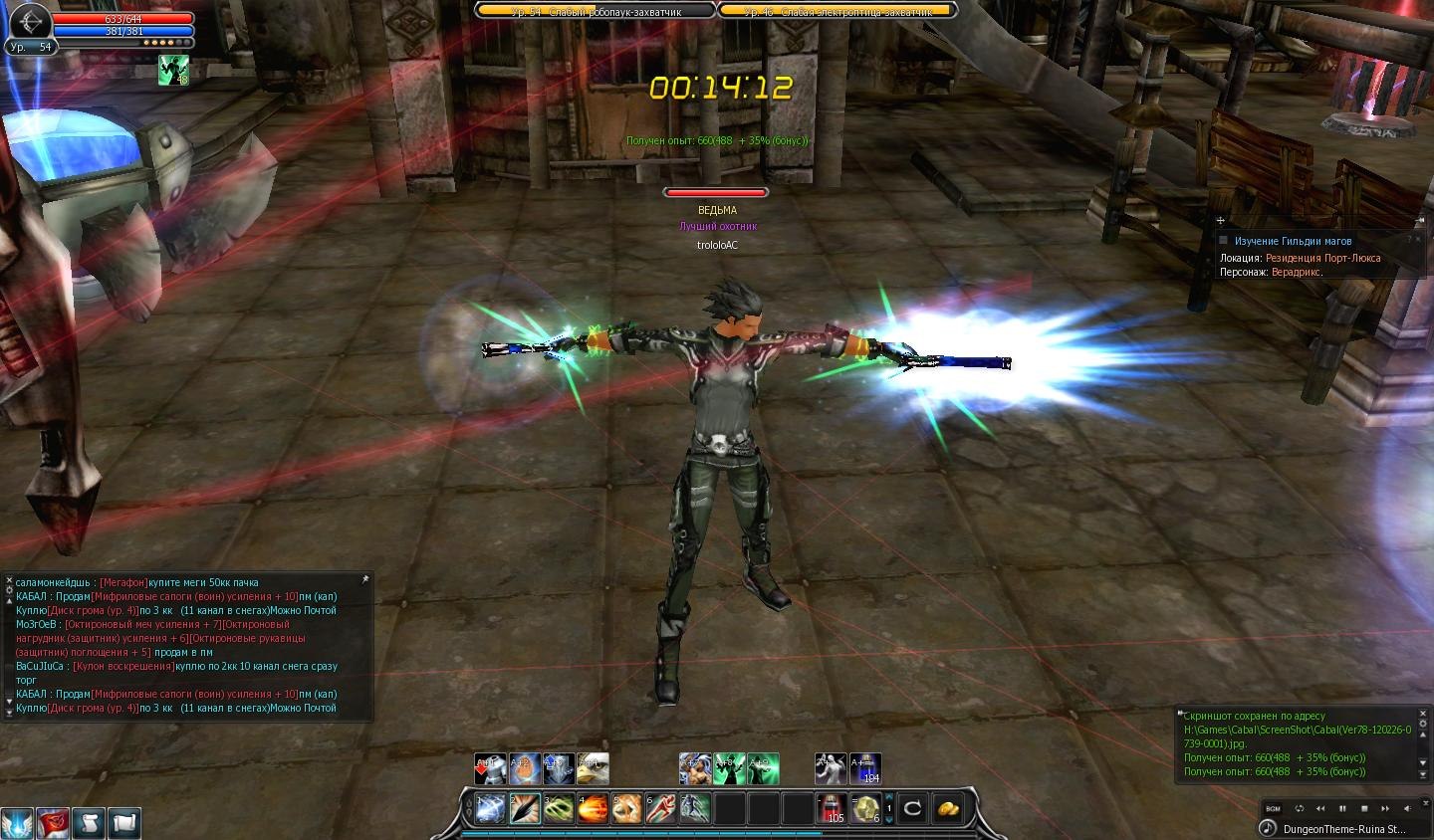The width and height of the screenshot is (1434, 840).
Task: Click the gold coins icon on the hotbar
Action: pos(947,808)
